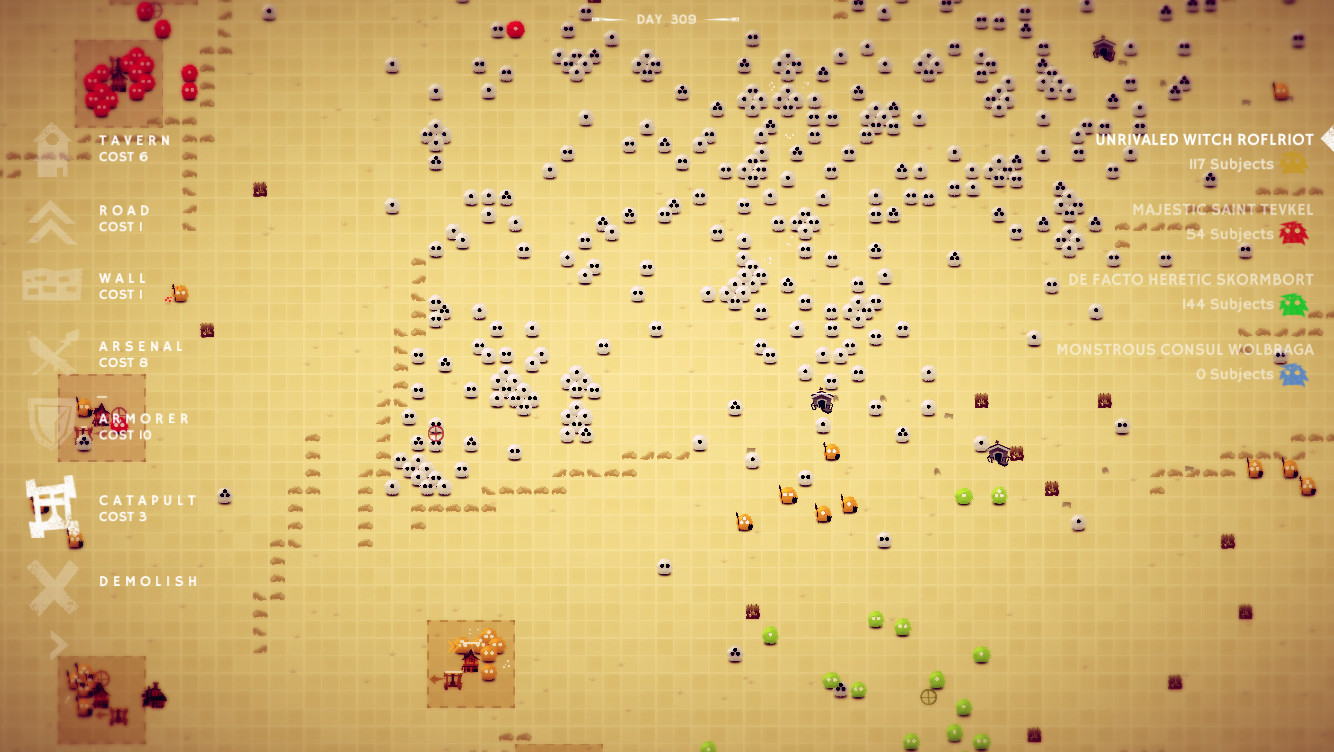Click the UNRIVALED WITCH ROFLRIOT name
Image resolution: width=1334 pixels, height=752 pixels.
pyautogui.click(x=1205, y=140)
